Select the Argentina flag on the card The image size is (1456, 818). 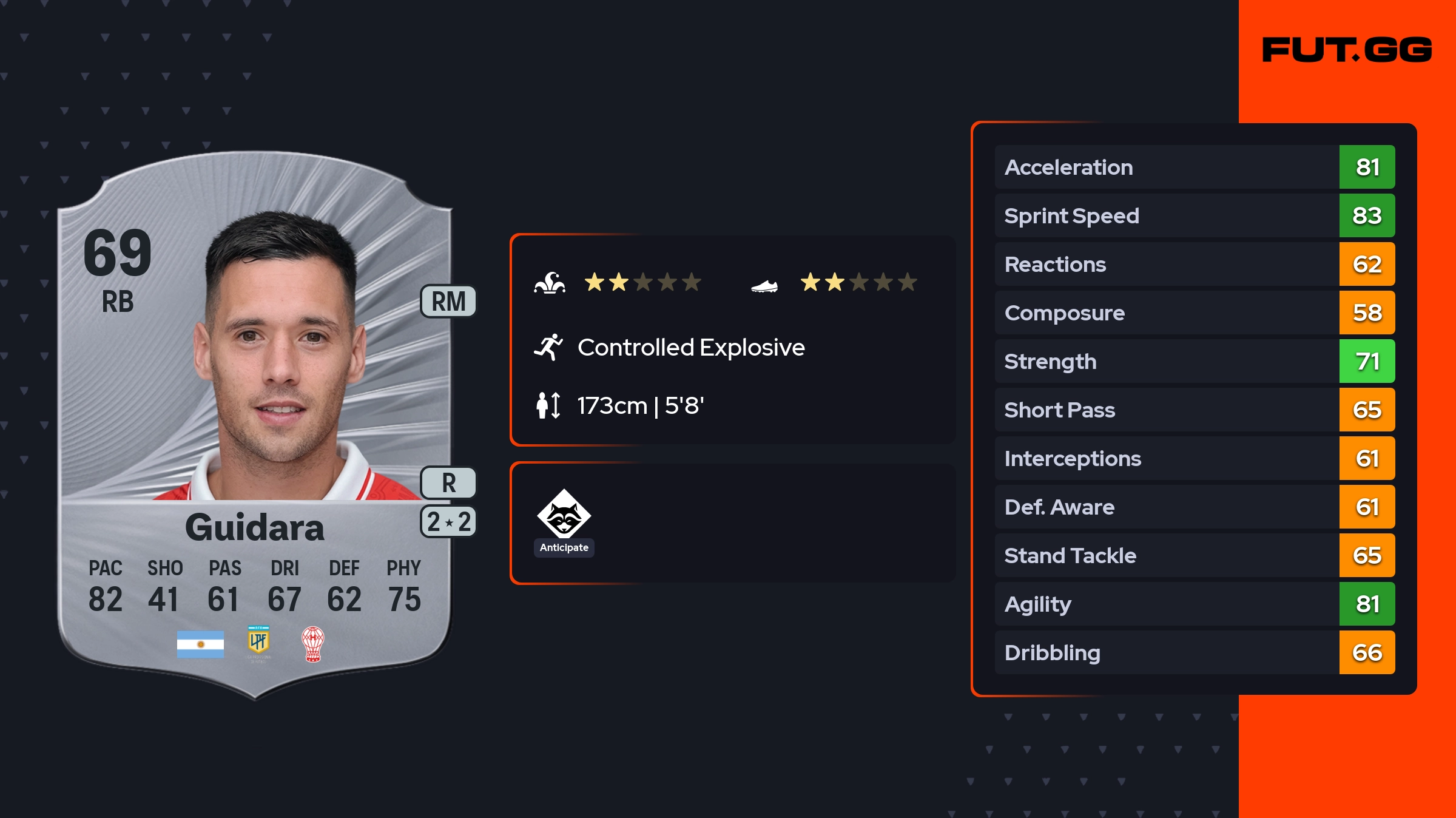click(x=200, y=644)
